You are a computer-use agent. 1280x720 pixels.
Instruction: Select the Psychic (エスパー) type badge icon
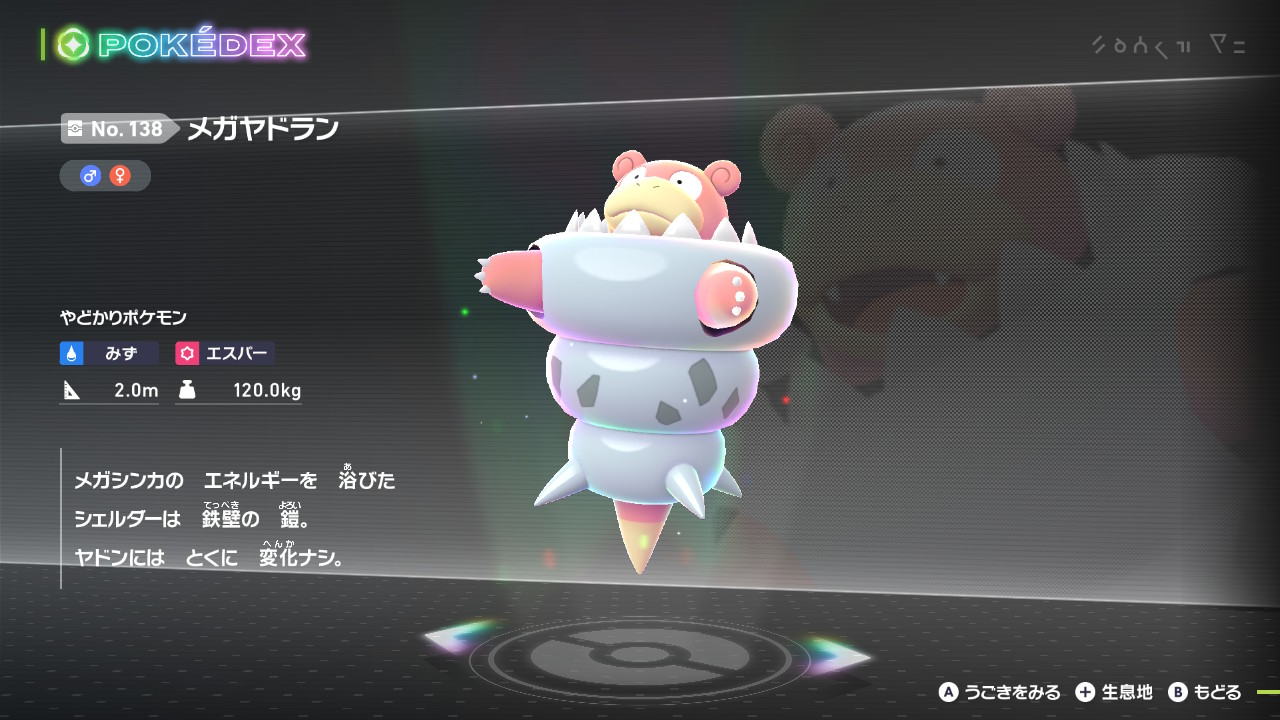(x=186, y=353)
